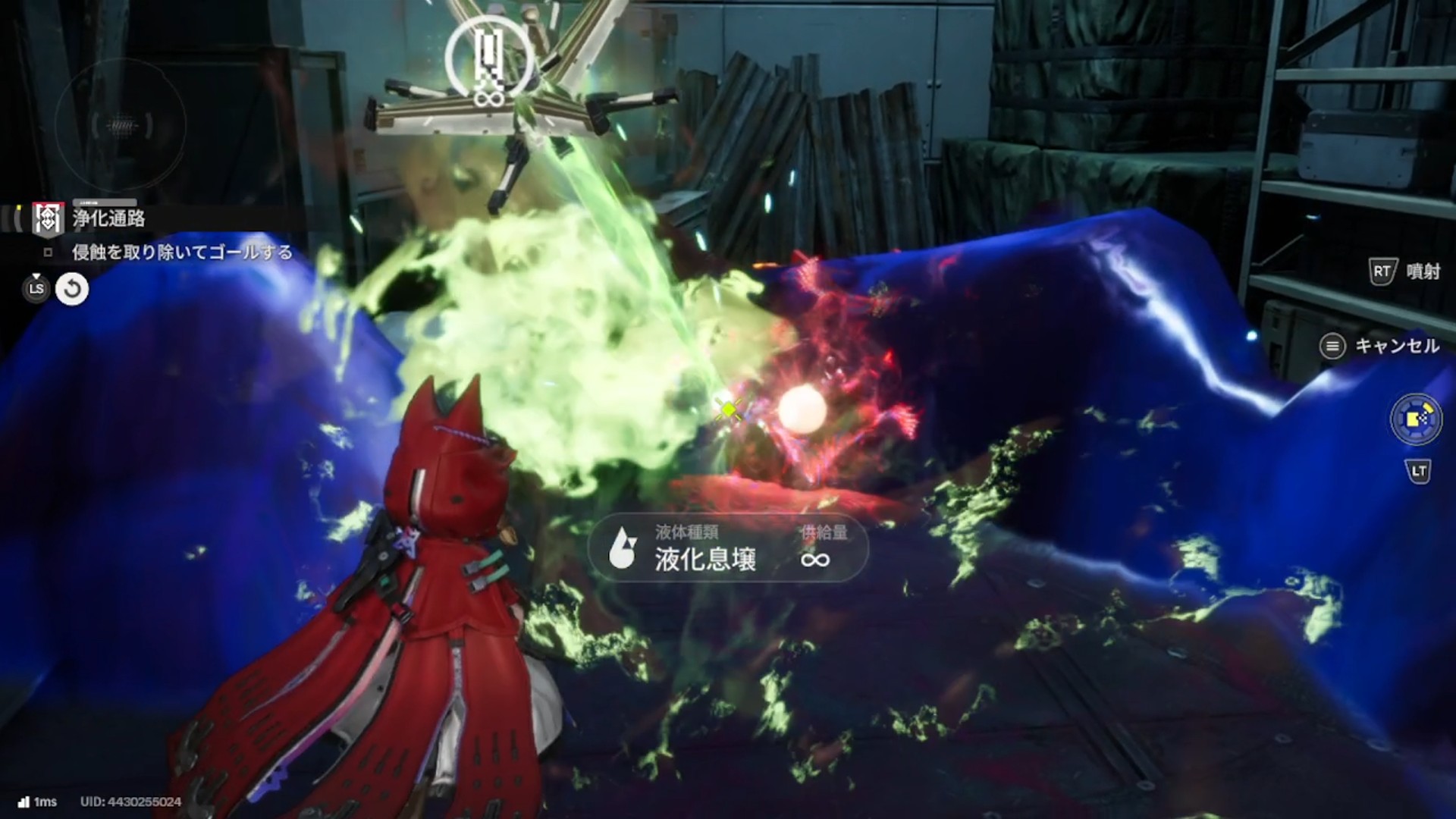Screen dimensions: 1456x819
Task: Open the 浄化通路 quest tracker
Action: pos(108,219)
